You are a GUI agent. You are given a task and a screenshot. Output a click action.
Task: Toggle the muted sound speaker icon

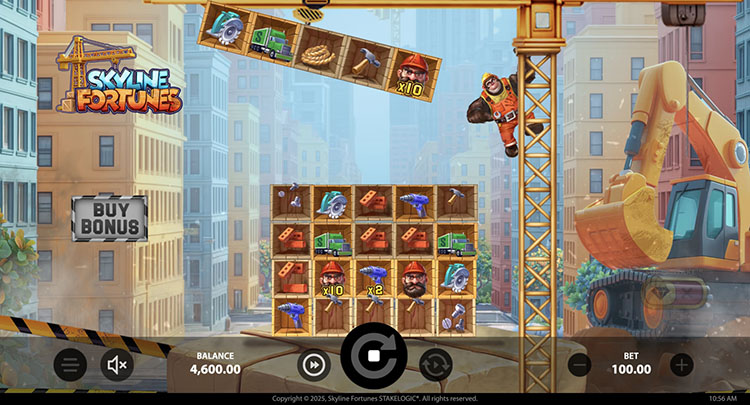click(117, 364)
